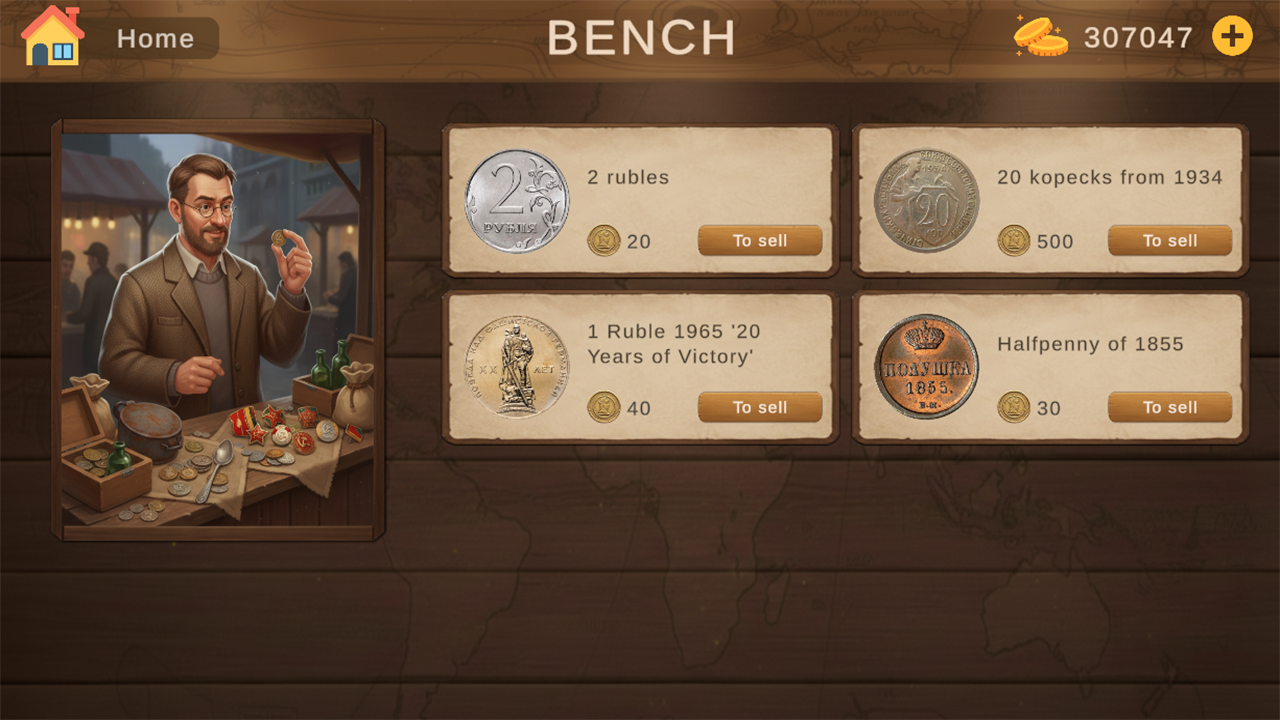Select the coin price icon showing 40

[x=604, y=407]
